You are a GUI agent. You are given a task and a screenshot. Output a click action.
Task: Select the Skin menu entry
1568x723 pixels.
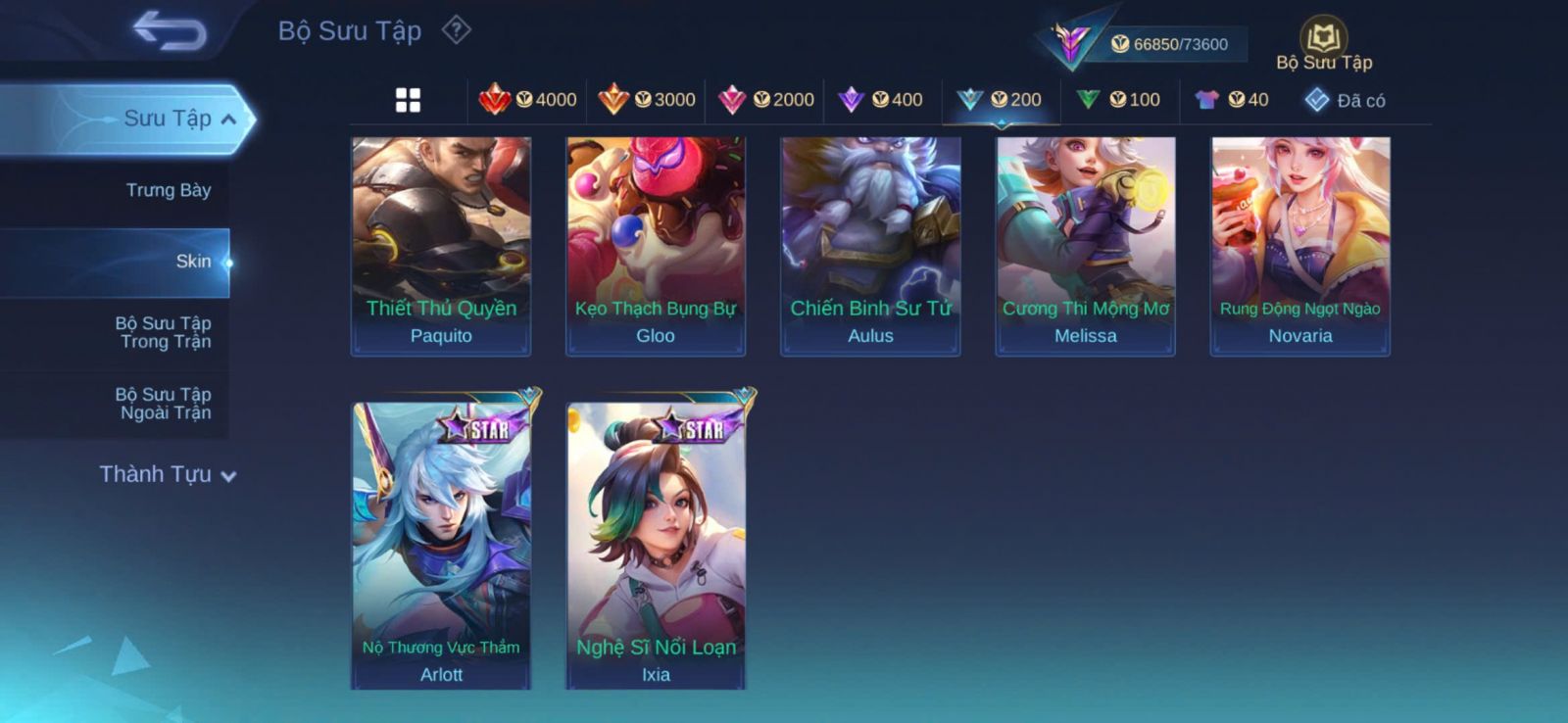coord(192,262)
